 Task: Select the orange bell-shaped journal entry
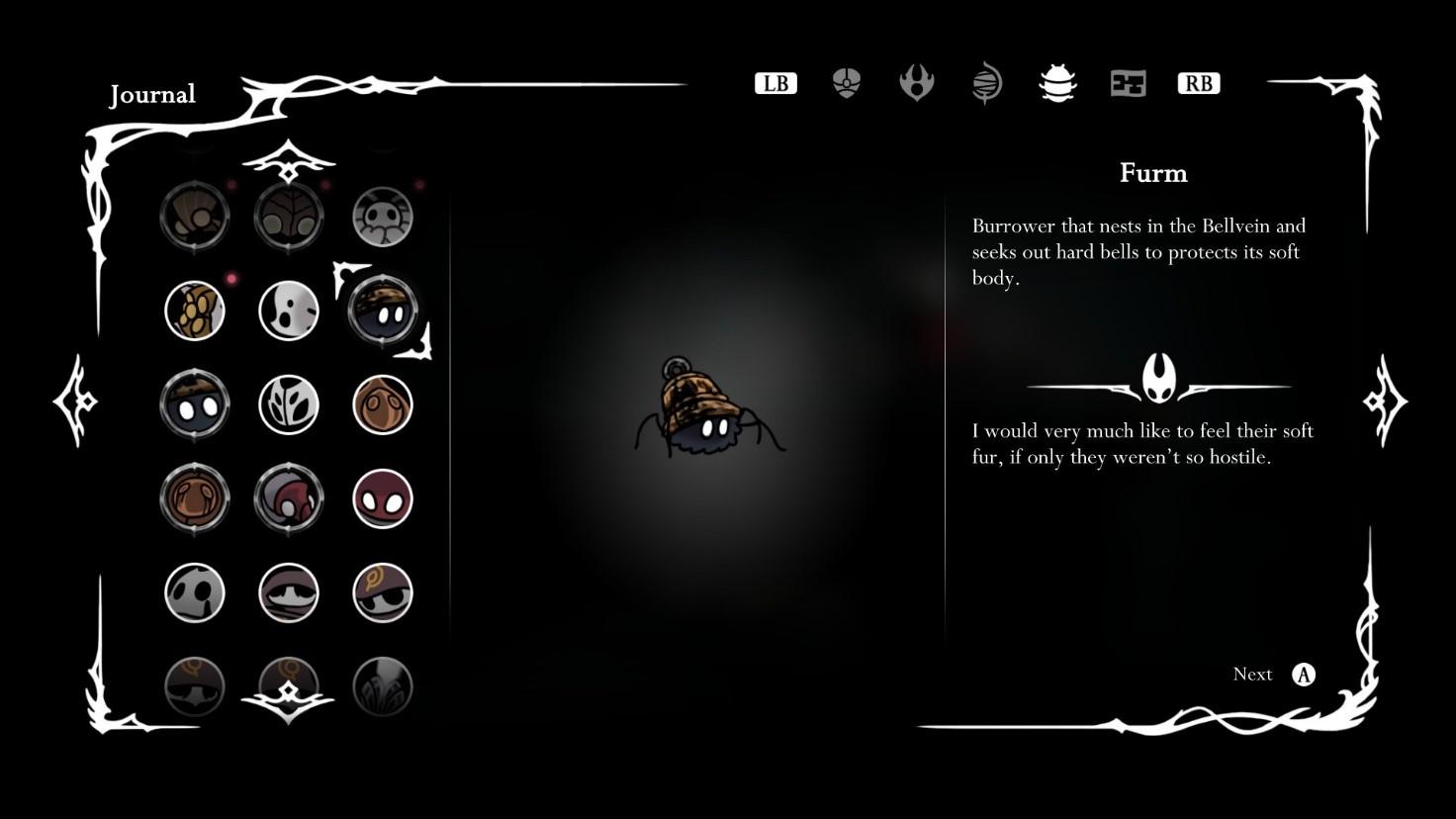pos(383,405)
